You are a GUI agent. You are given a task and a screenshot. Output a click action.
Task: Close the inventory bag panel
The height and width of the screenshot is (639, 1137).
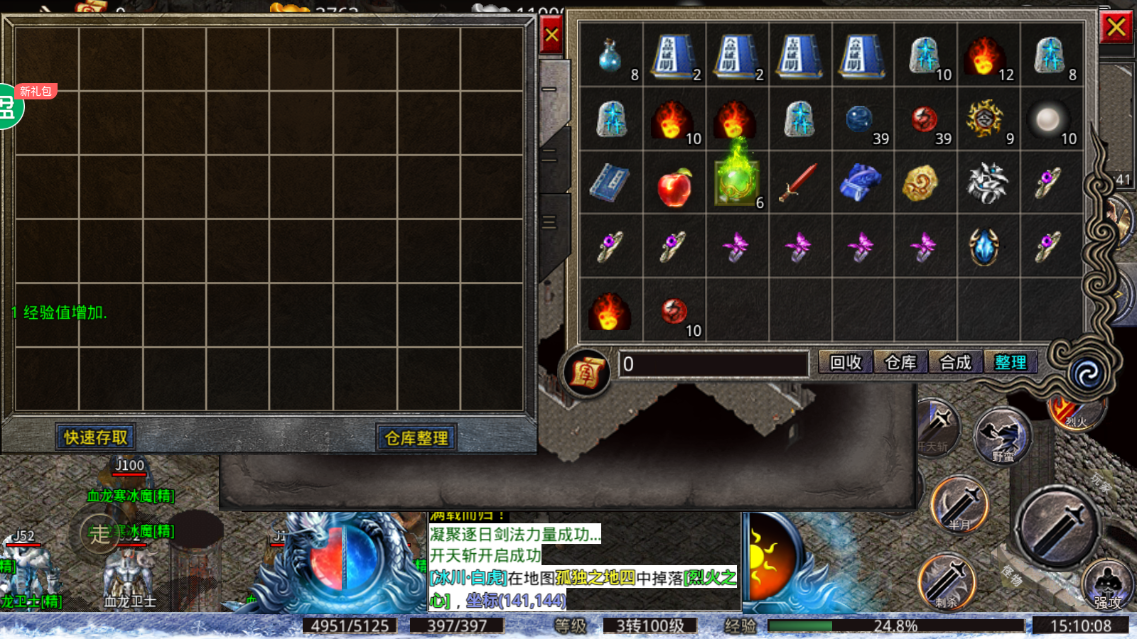click(1115, 29)
